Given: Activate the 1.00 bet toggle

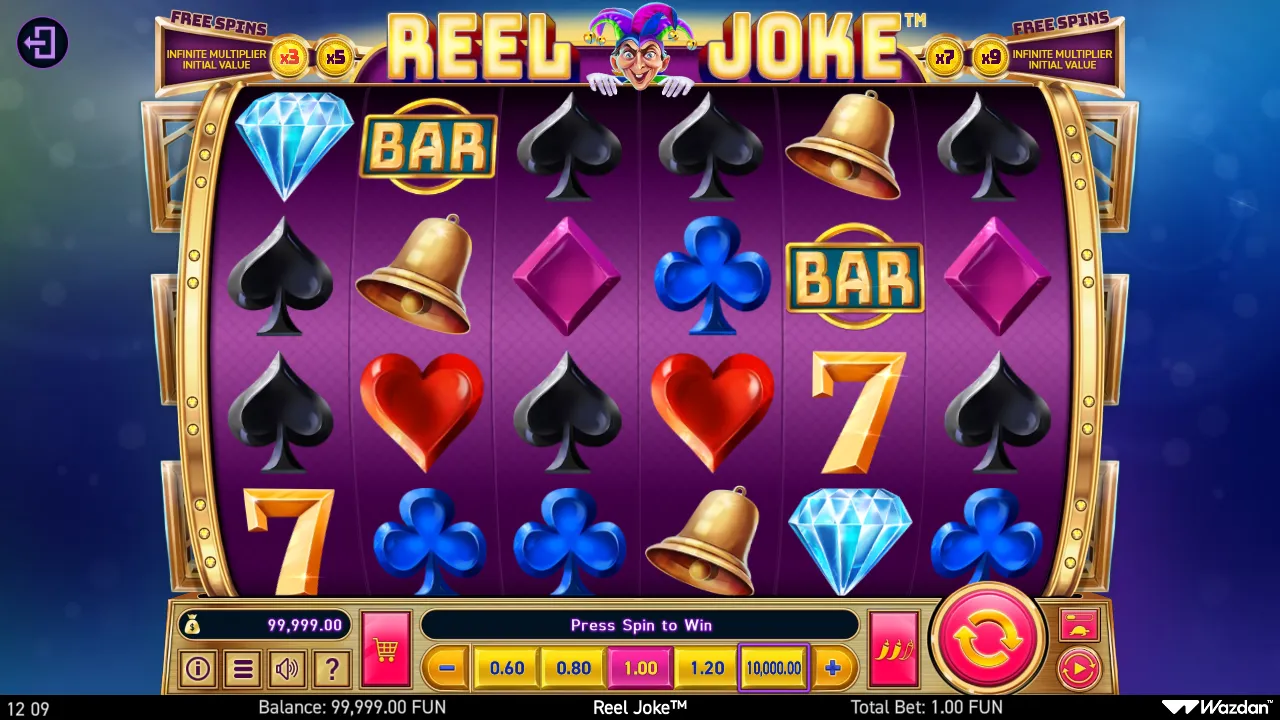Looking at the screenshot, I should pos(639,667).
